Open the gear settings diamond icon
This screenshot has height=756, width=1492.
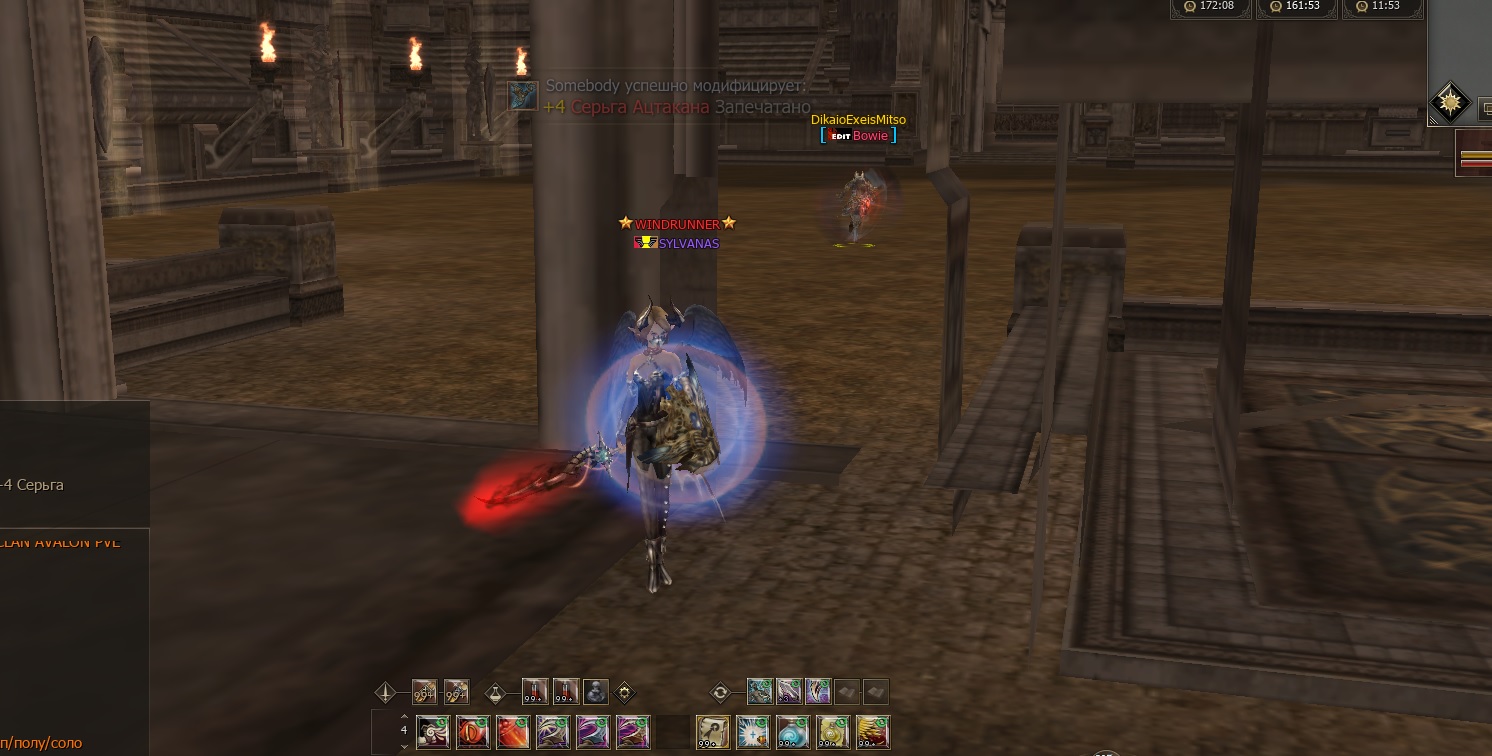click(x=625, y=692)
